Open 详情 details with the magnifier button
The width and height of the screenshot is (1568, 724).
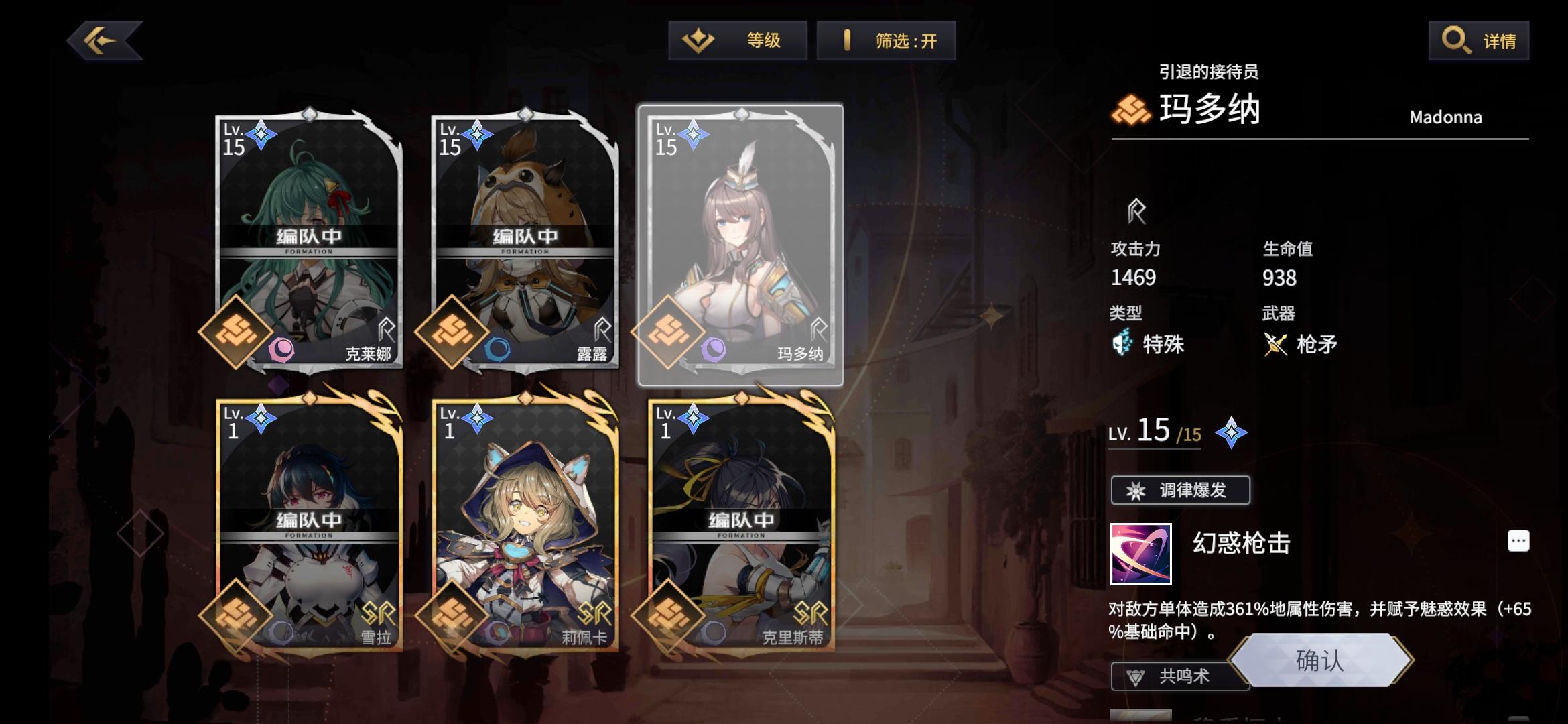click(1478, 40)
